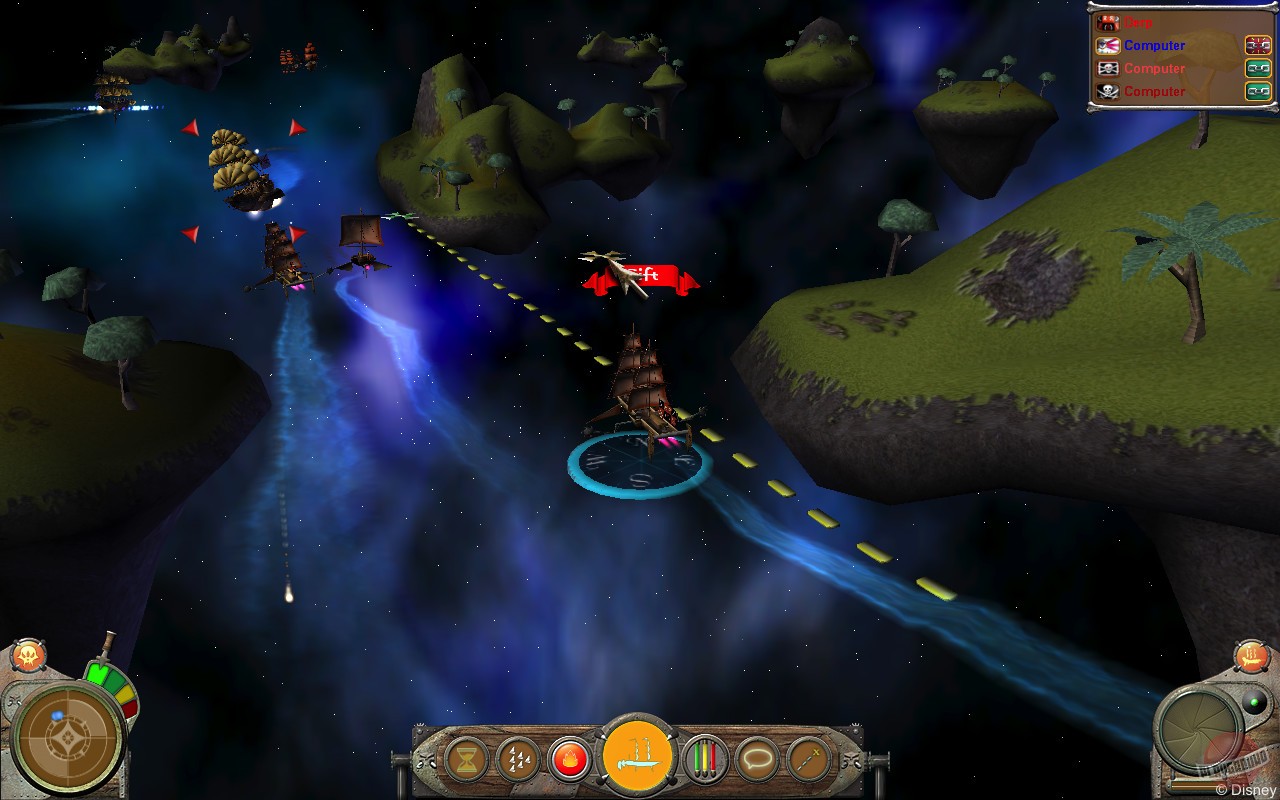
Task: Toggle the green chain for red Computer
Action: click(x=1260, y=68)
